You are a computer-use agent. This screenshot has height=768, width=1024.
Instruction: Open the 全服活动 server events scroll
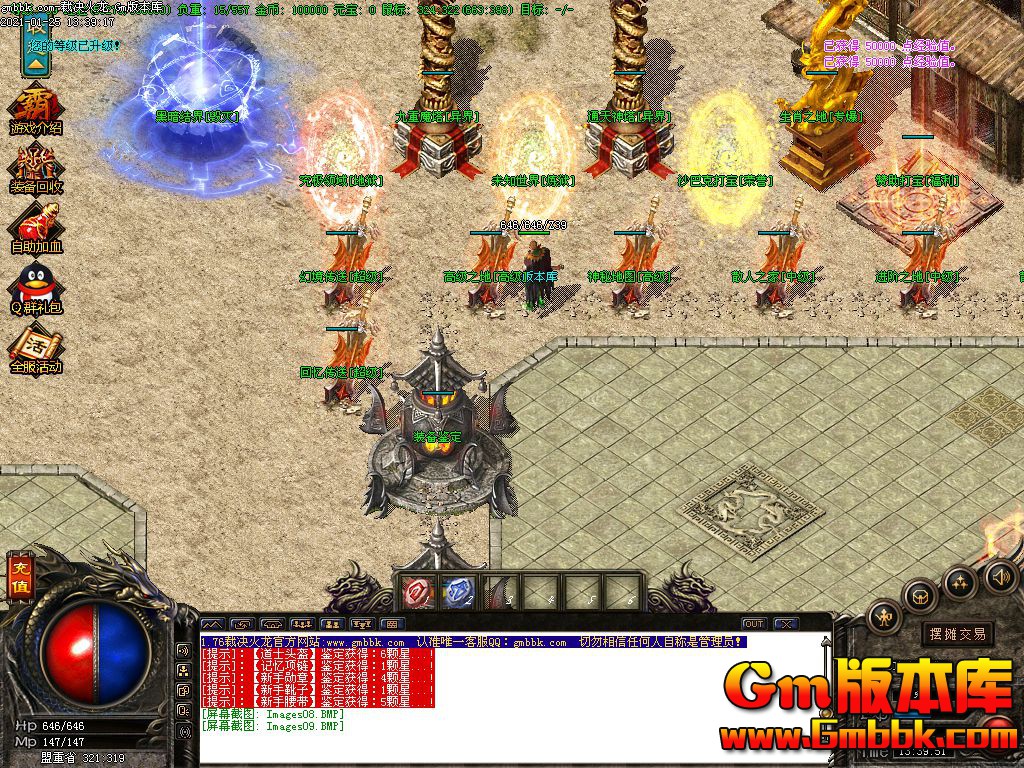(x=36, y=347)
